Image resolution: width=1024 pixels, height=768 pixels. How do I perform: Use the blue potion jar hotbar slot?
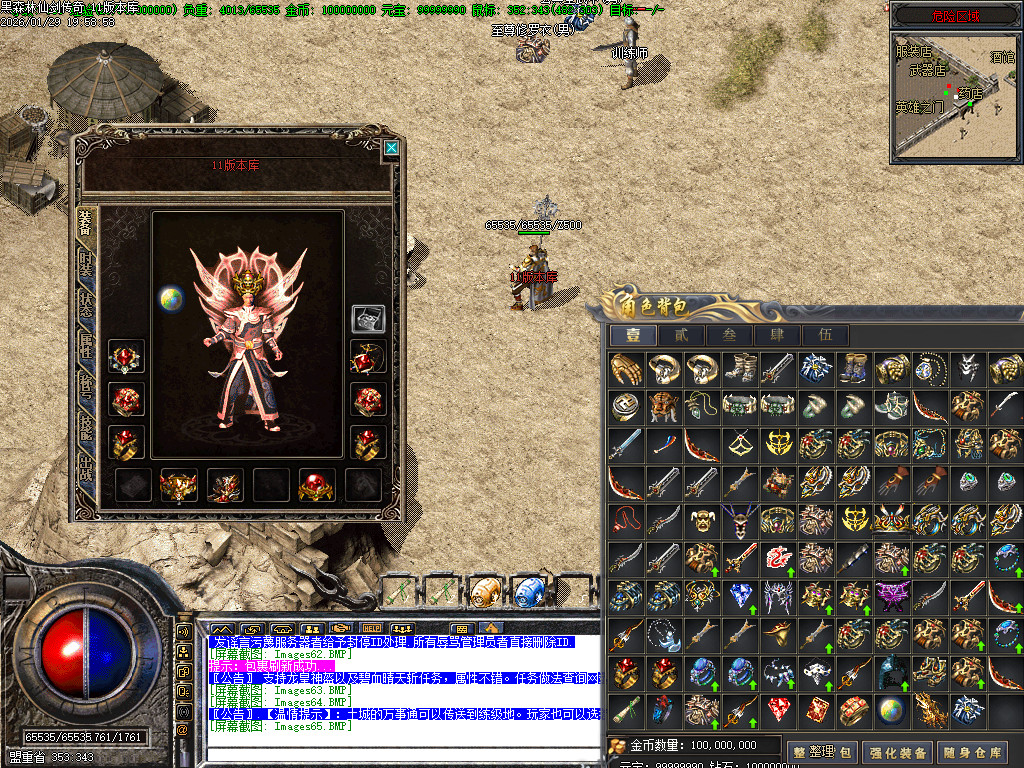527,590
